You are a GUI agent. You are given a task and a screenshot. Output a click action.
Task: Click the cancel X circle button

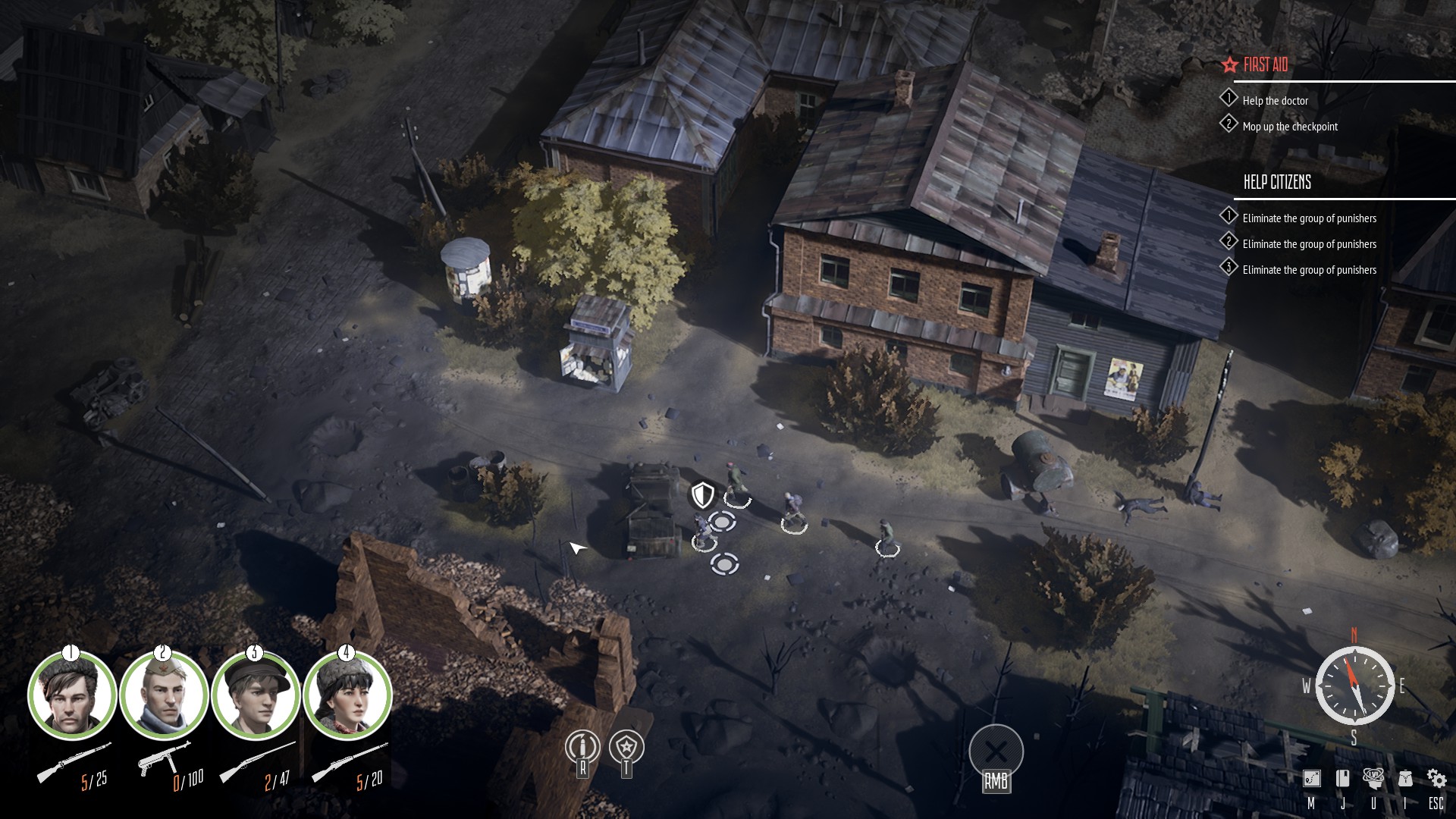(996, 752)
